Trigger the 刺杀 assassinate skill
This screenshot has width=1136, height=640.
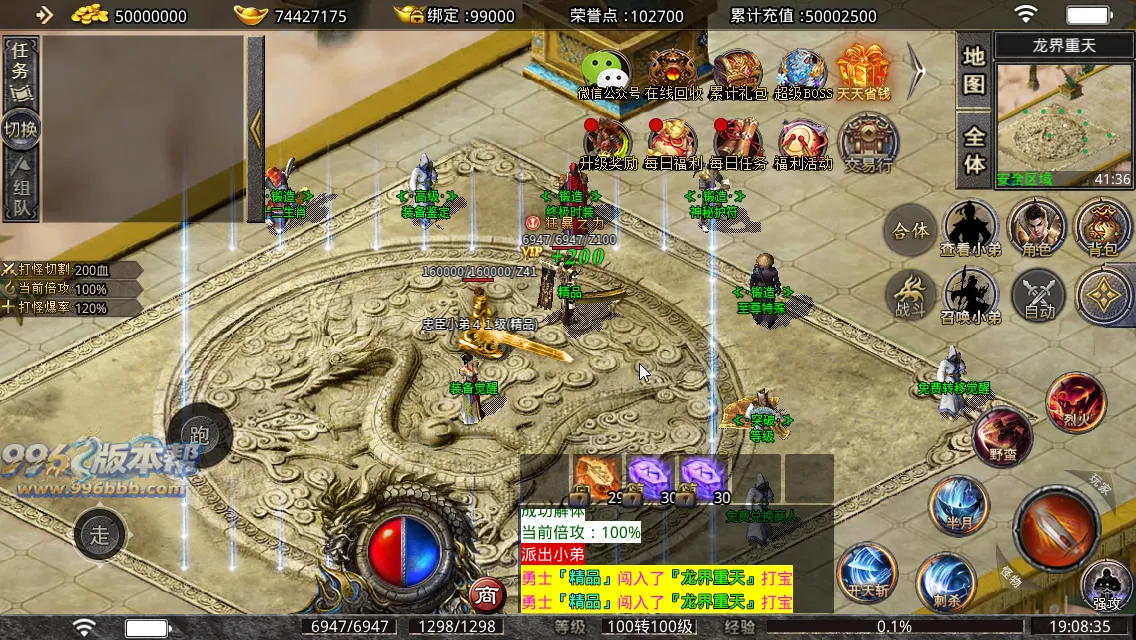click(x=946, y=581)
